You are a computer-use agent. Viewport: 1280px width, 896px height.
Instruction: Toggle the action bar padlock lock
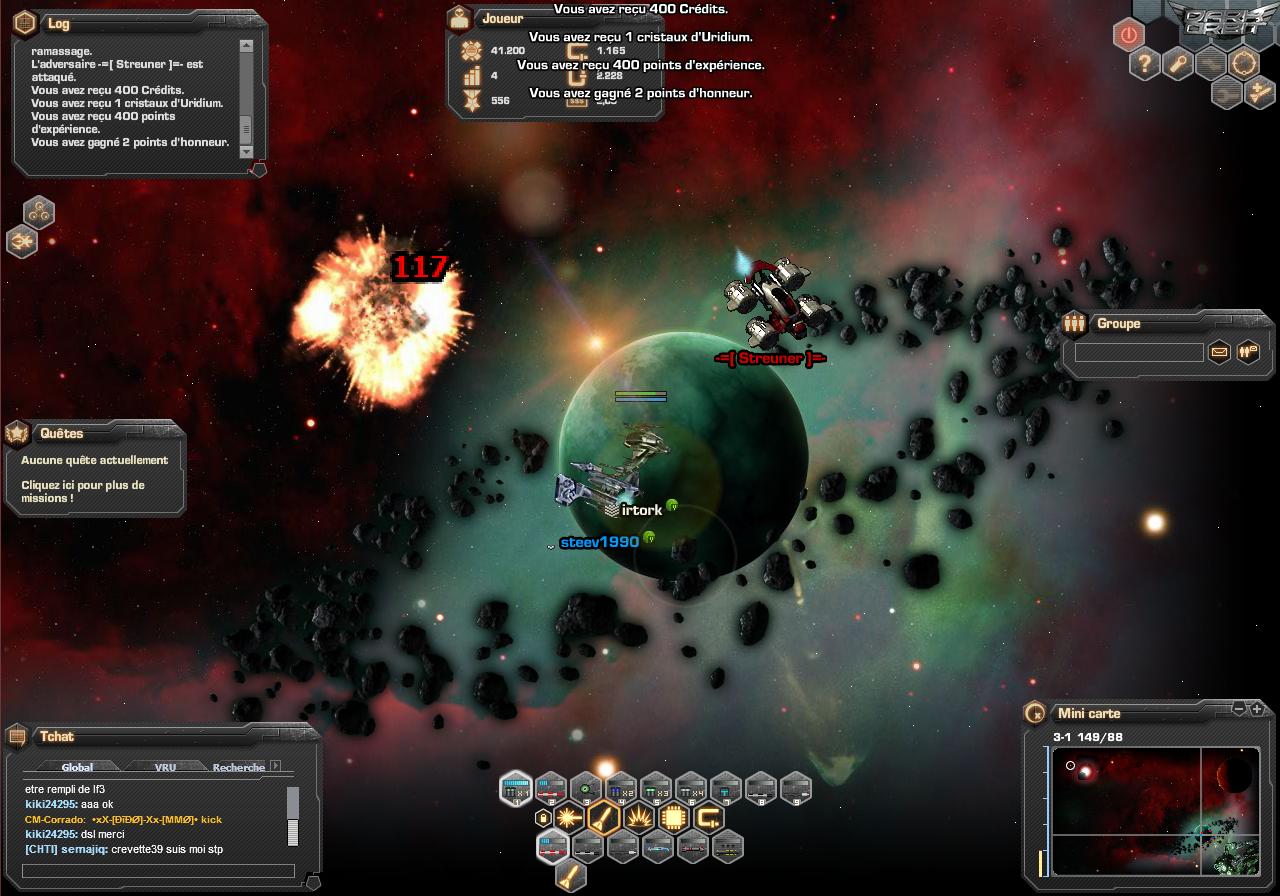(x=543, y=818)
